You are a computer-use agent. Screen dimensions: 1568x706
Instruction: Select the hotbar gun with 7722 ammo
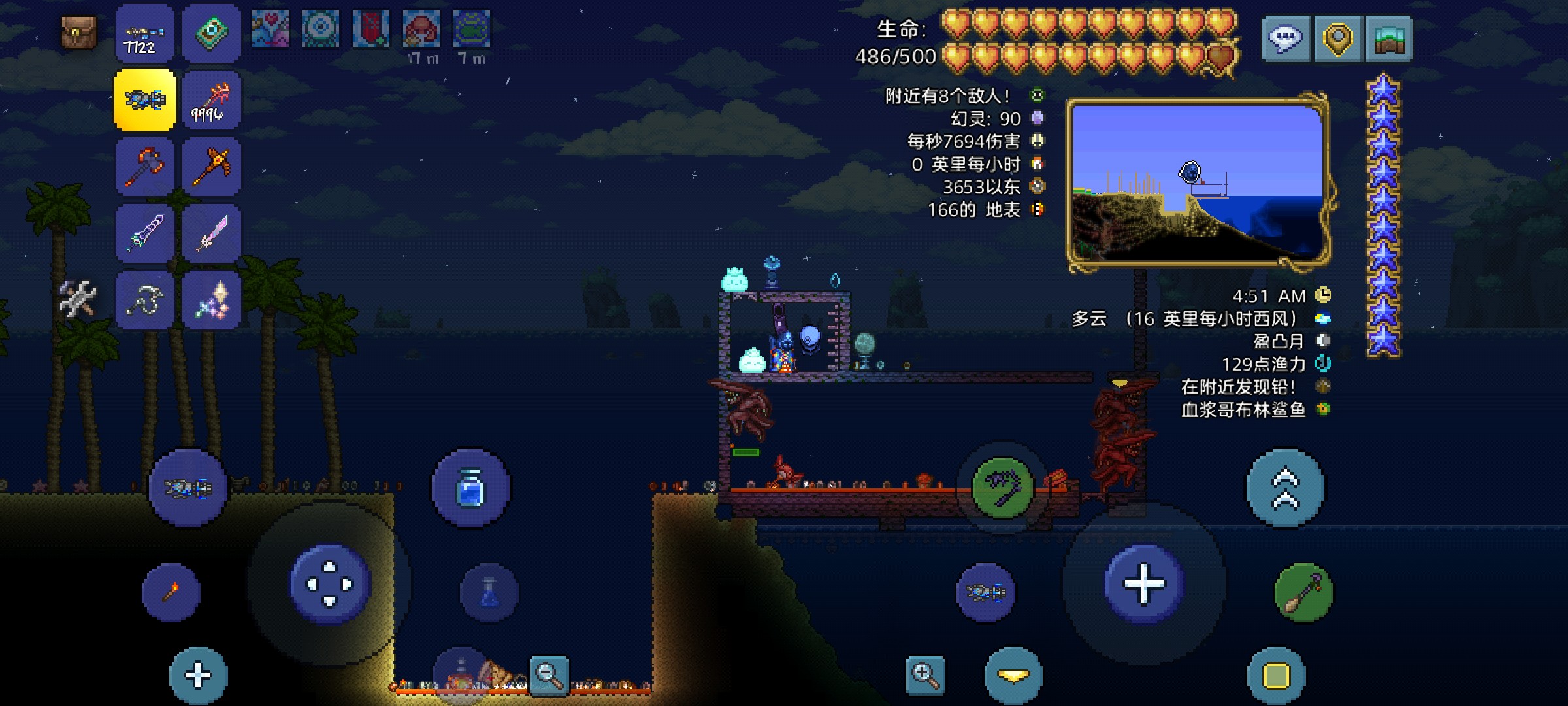pyautogui.click(x=145, y=34)
